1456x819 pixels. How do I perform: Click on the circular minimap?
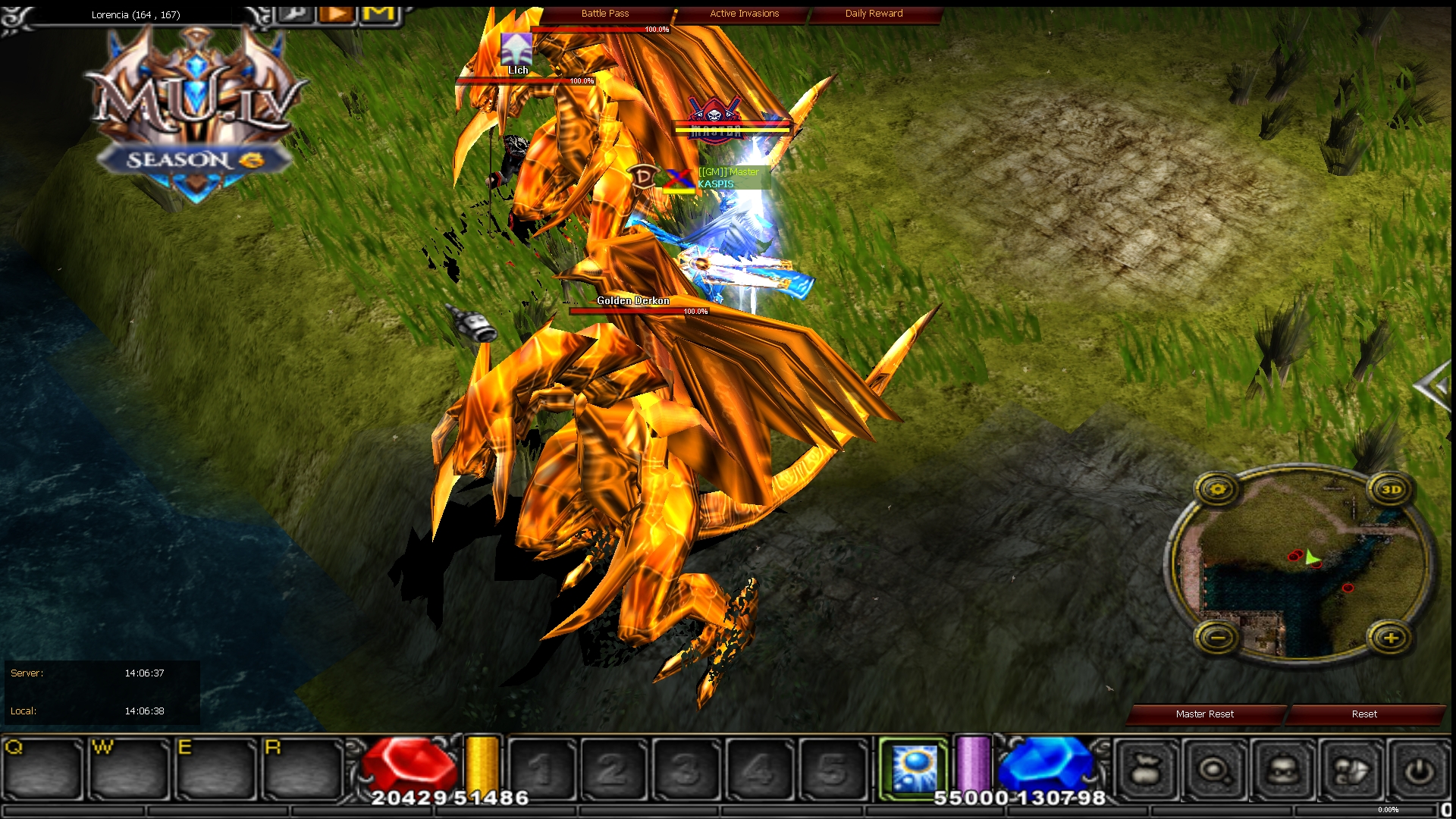pyautogui.click(x=1303, y=565)
